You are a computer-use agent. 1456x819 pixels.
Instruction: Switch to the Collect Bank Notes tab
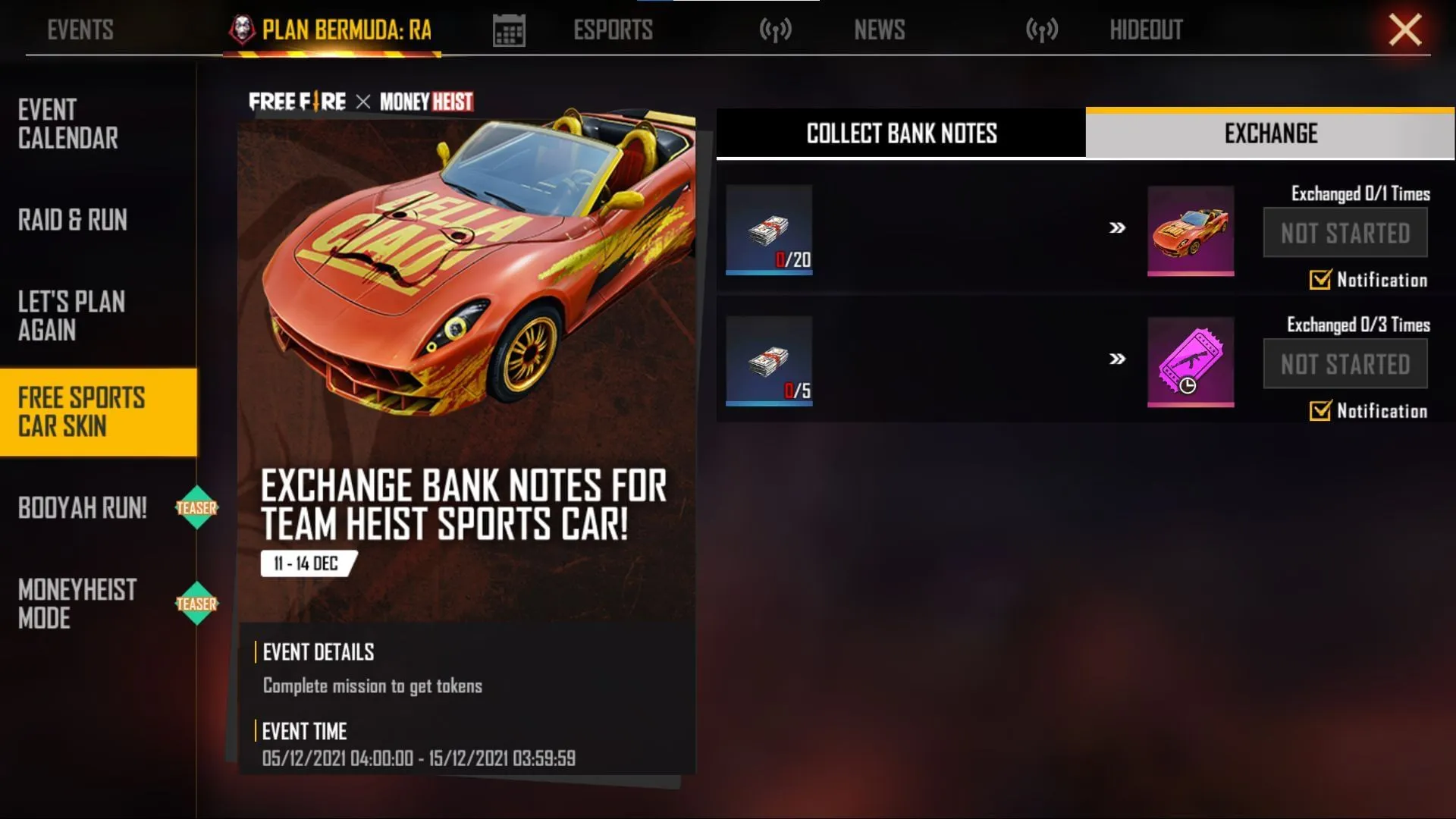899,134
